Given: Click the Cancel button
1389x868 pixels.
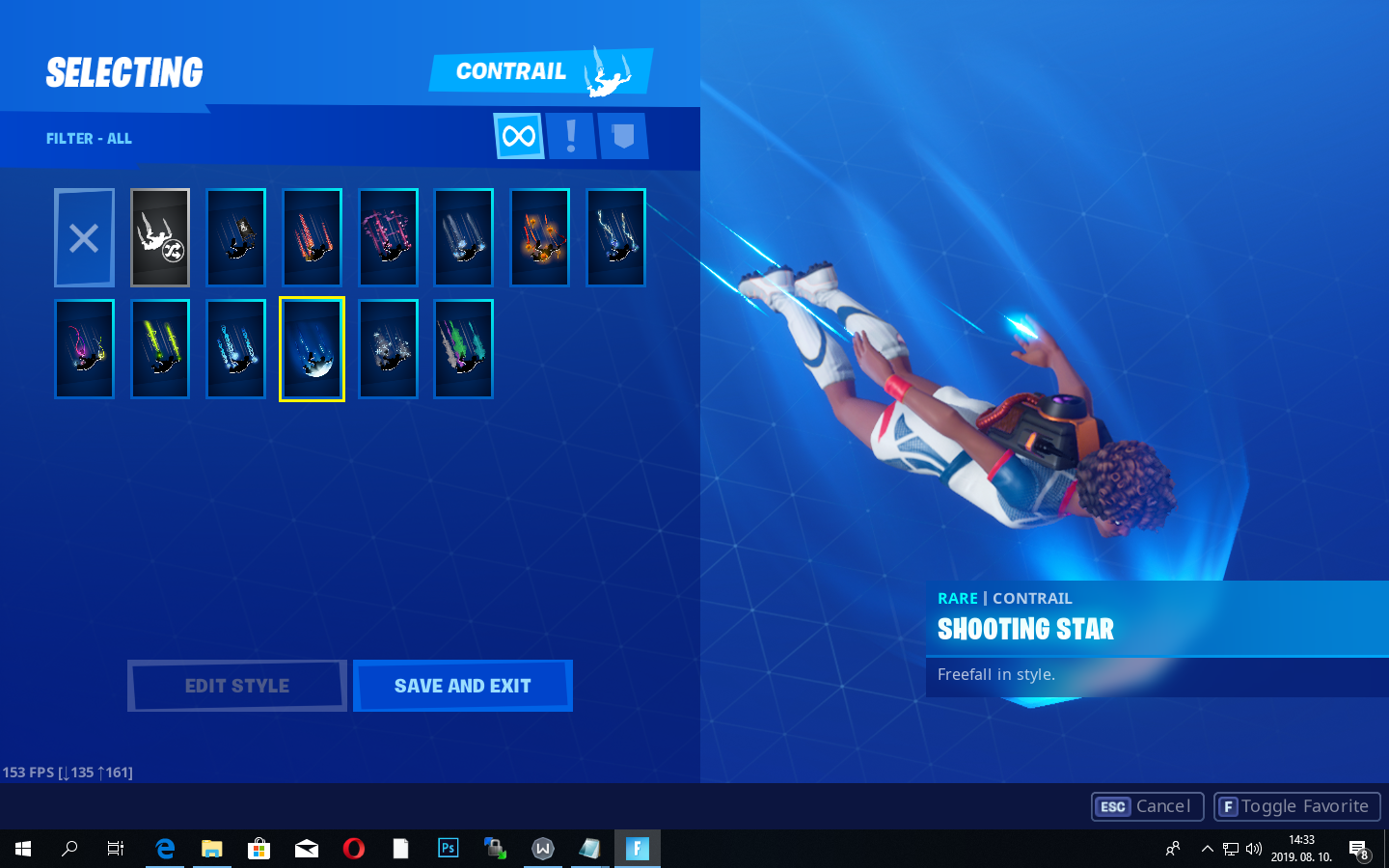Looking at the screenshot, I should click(1147, 806).
